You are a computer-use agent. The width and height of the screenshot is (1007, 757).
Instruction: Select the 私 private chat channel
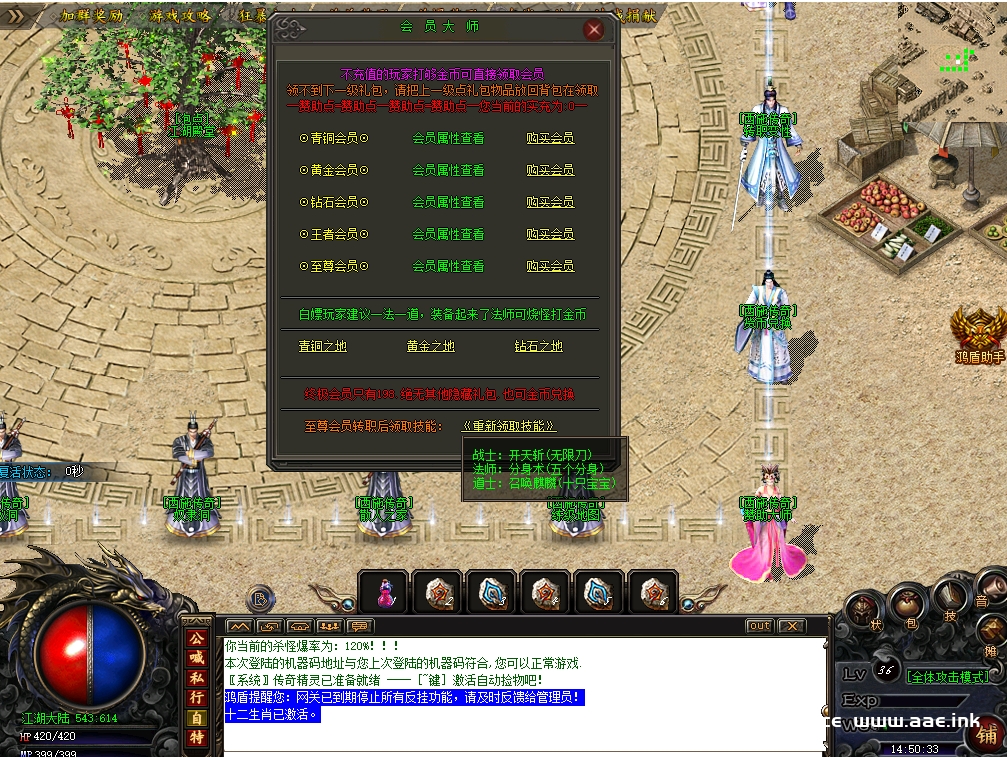click(x=197, y=678)
